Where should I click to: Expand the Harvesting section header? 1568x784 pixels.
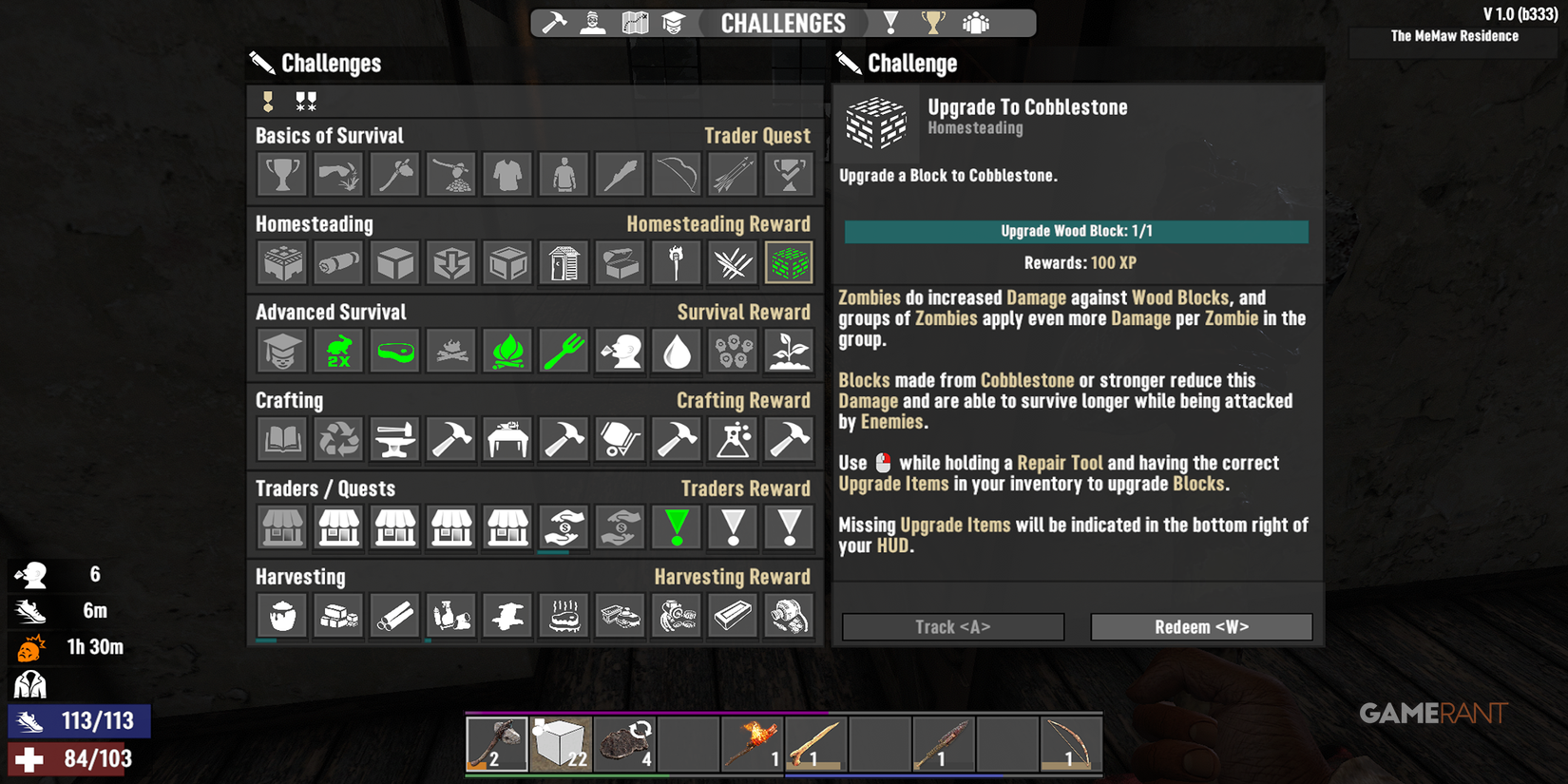click(300, 576)
